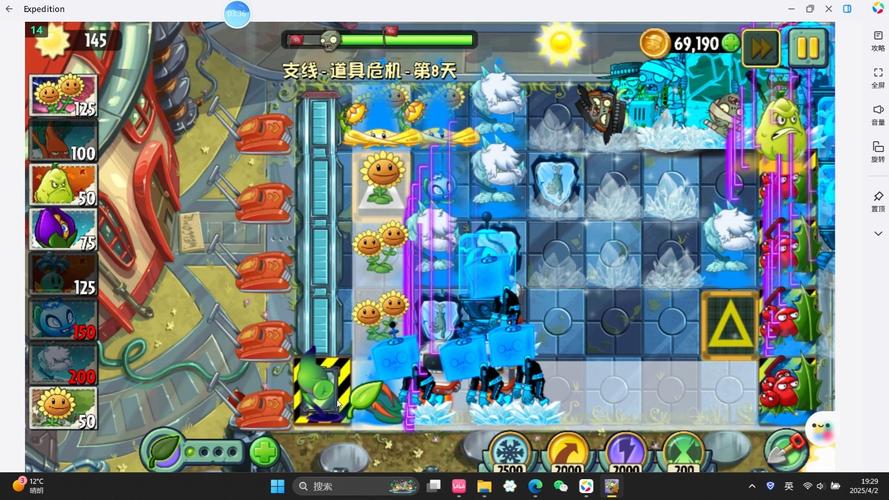Add more coins with the green plus
The image size is (889, 500).
click(731, 43)
